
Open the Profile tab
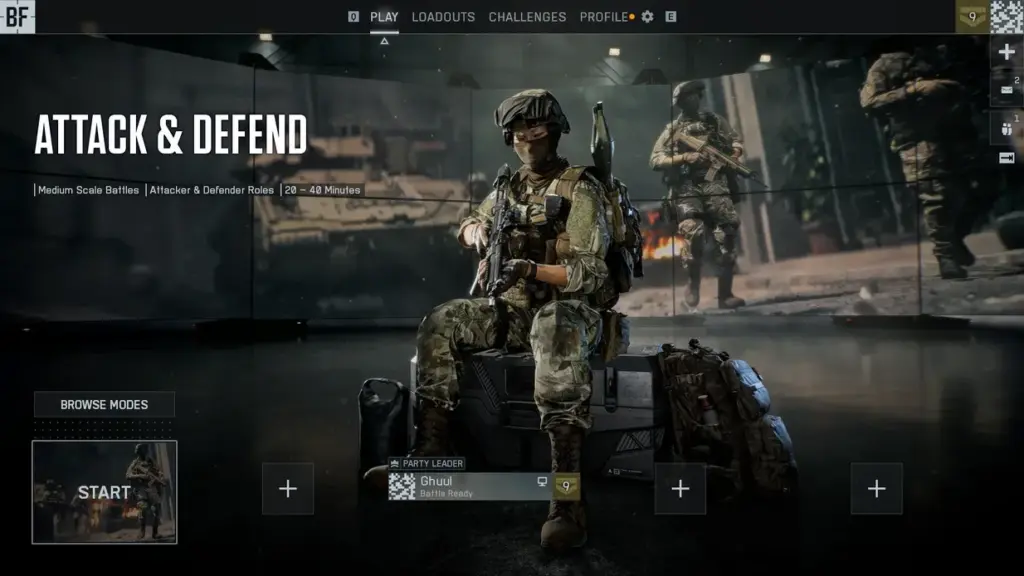click(x=604, y=17)
